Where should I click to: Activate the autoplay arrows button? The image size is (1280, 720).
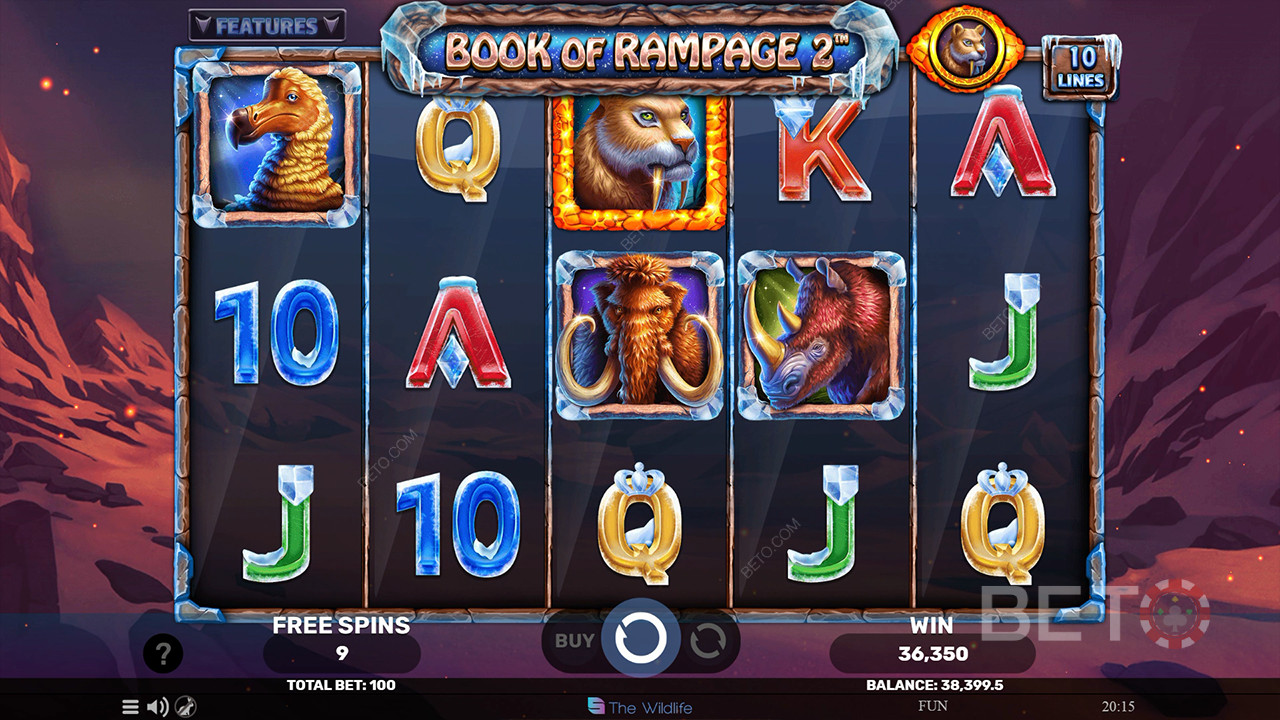(708, 640)
